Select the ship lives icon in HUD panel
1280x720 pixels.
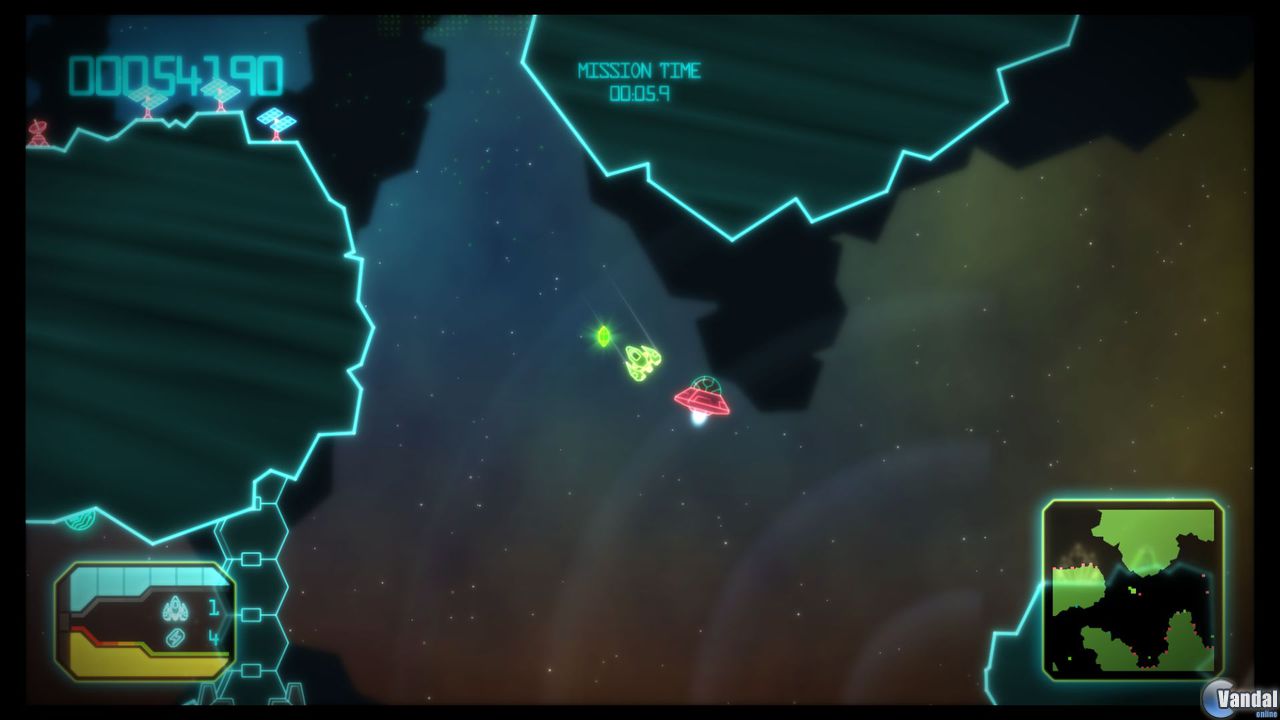click(x=176, y=608)
